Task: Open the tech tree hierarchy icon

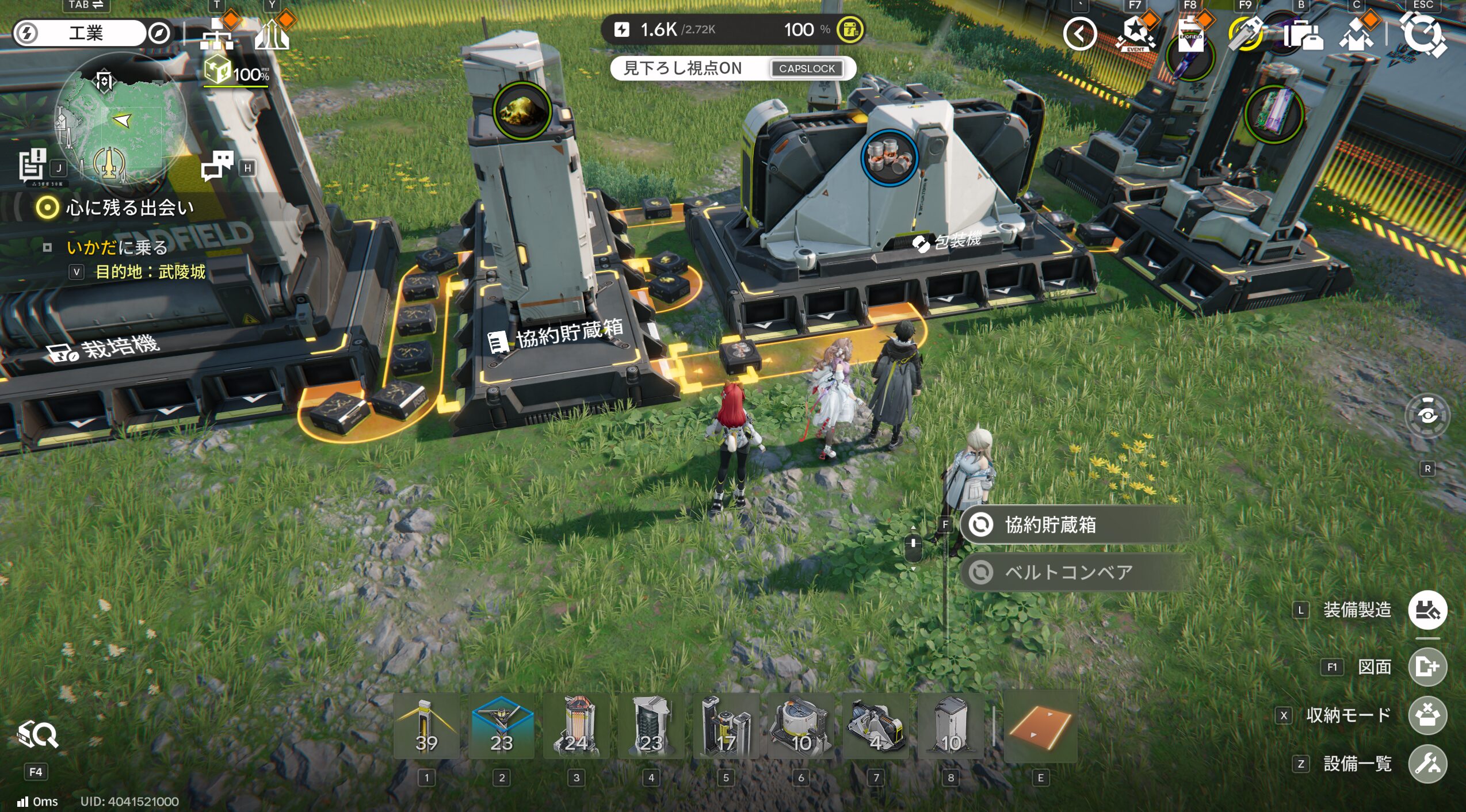Action: (217, 36)
